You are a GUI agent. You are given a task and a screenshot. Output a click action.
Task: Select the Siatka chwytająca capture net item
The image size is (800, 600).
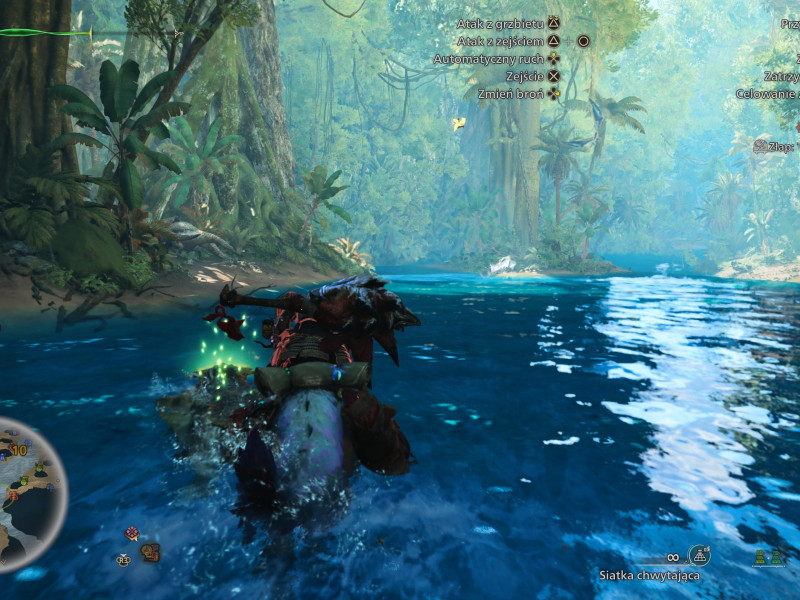pos(699,555)
